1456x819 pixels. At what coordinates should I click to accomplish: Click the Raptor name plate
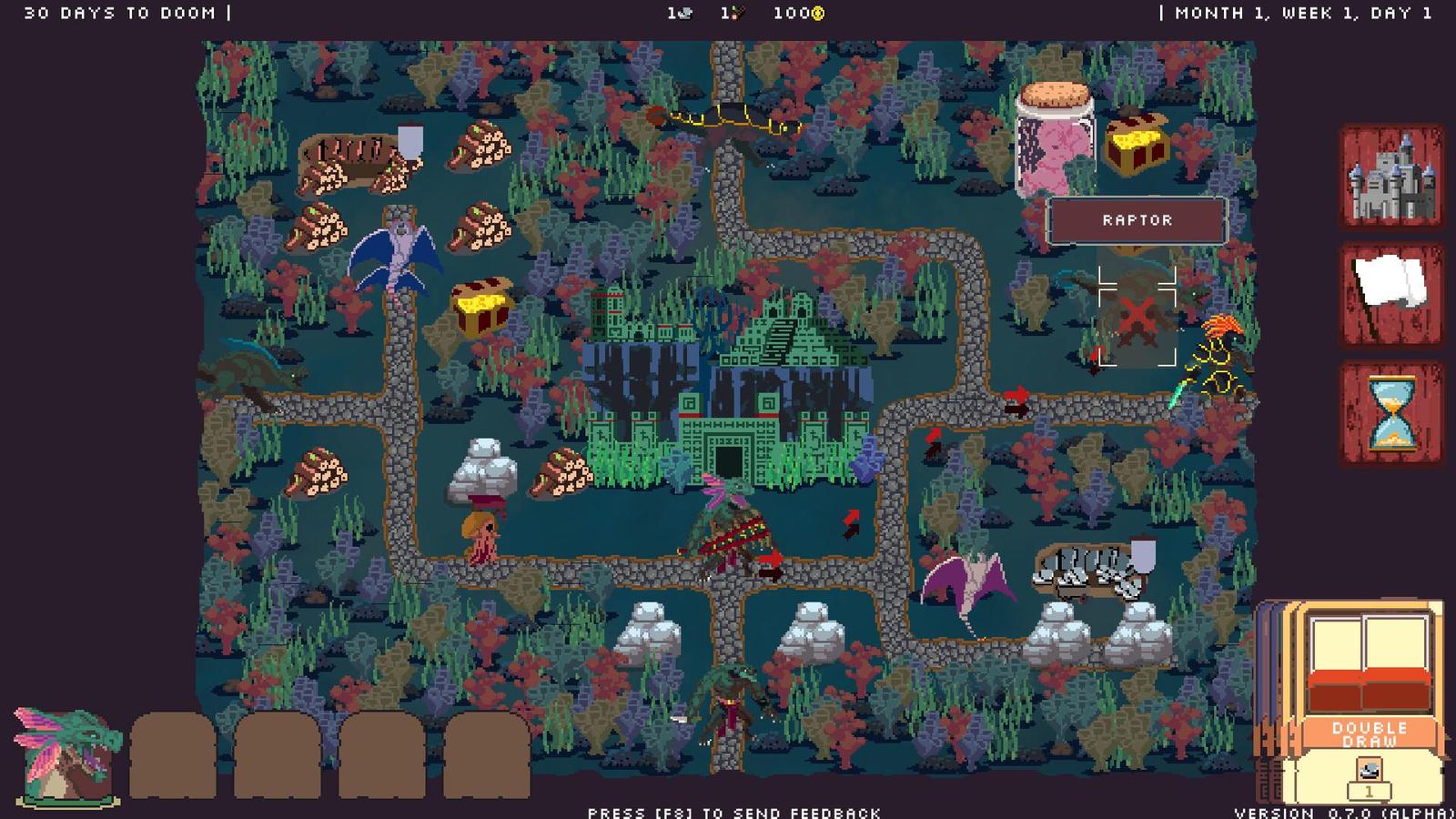tap(1139, 219)
